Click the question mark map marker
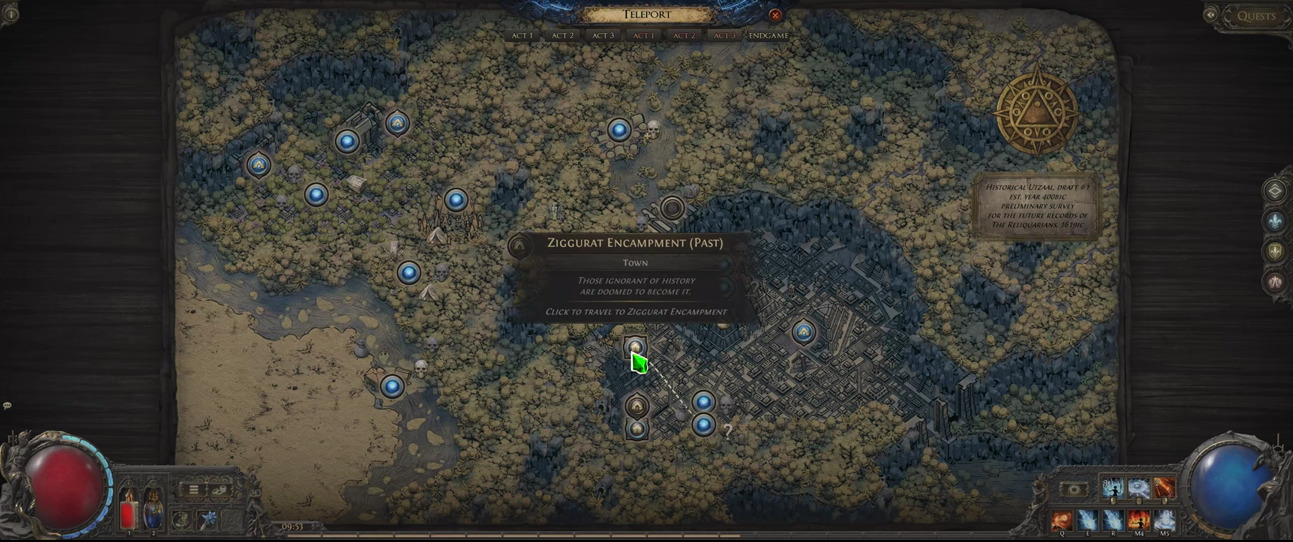Screen dimensions: 1293x542 pyautogui.click(x=728, y=431)
